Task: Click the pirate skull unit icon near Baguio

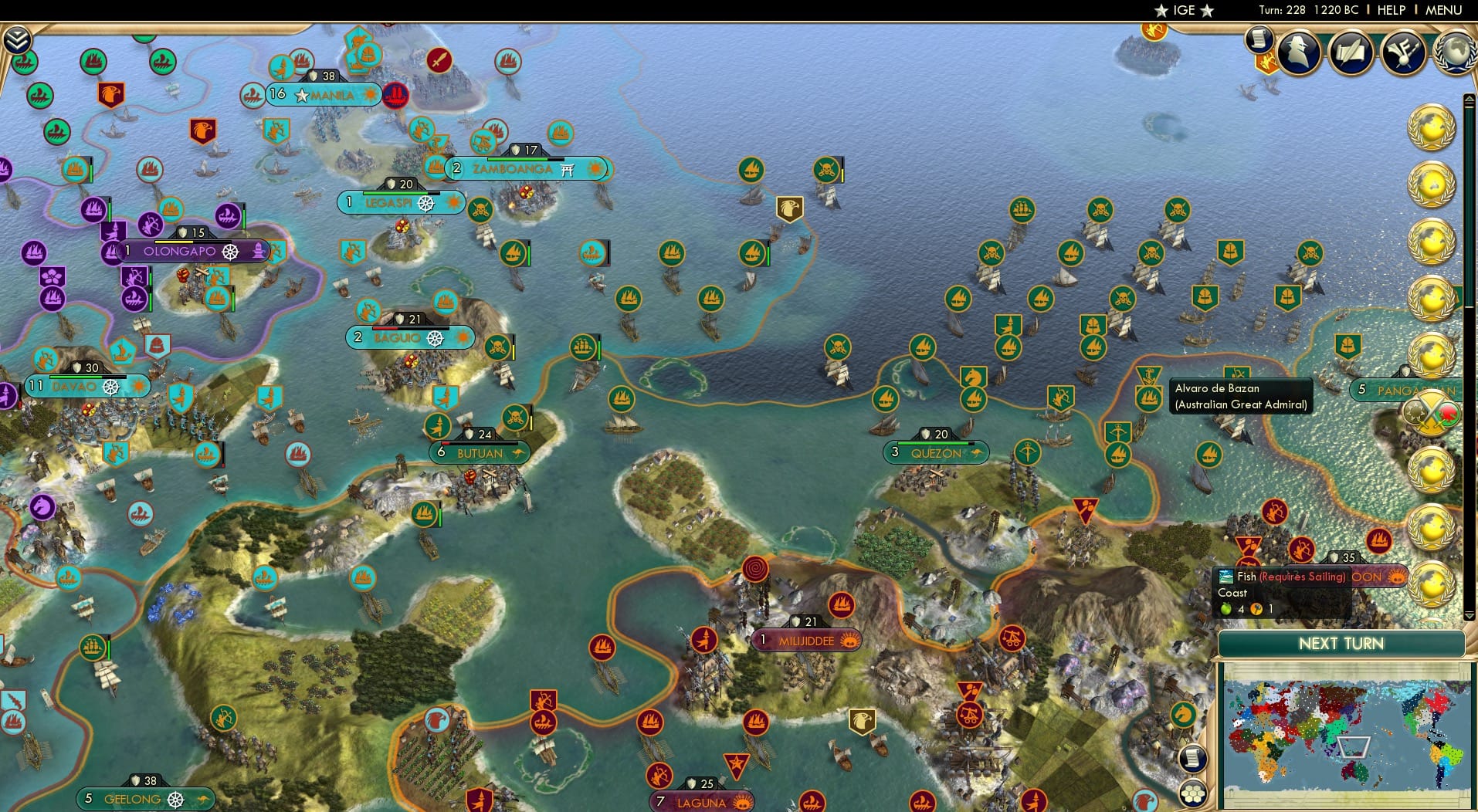Action: click(497, 347)
